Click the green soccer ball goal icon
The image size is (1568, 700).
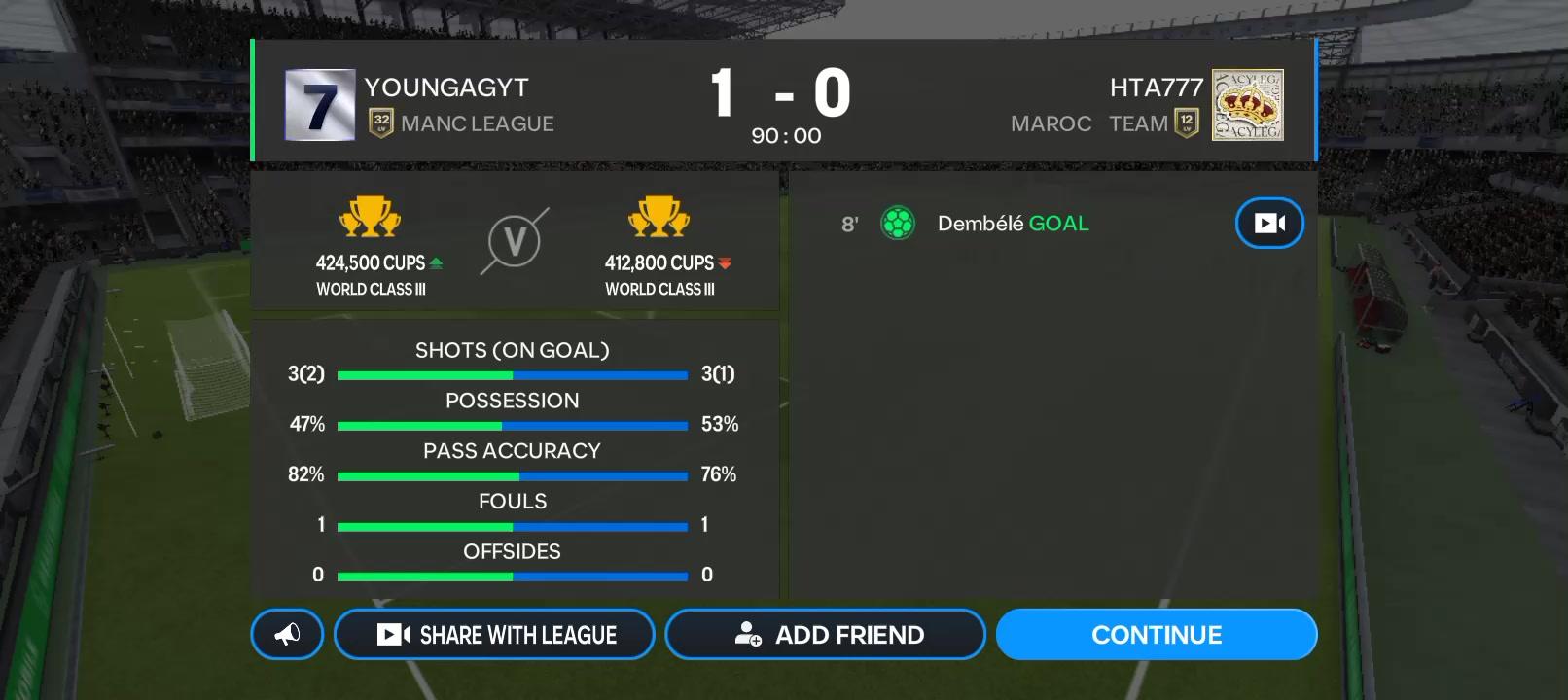tap(897, 223)
